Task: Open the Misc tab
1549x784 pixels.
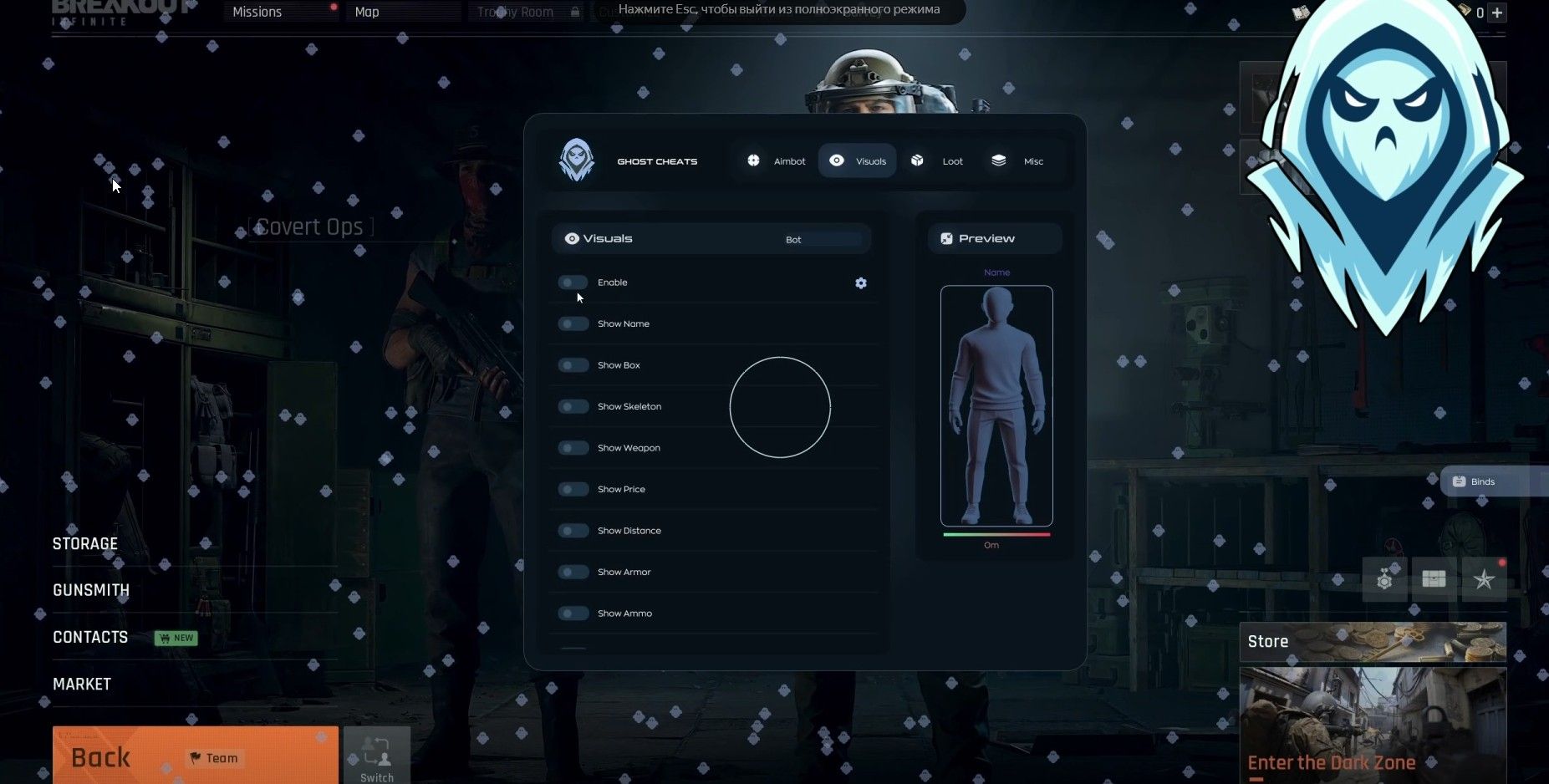Action: (x=1017, y=161)
